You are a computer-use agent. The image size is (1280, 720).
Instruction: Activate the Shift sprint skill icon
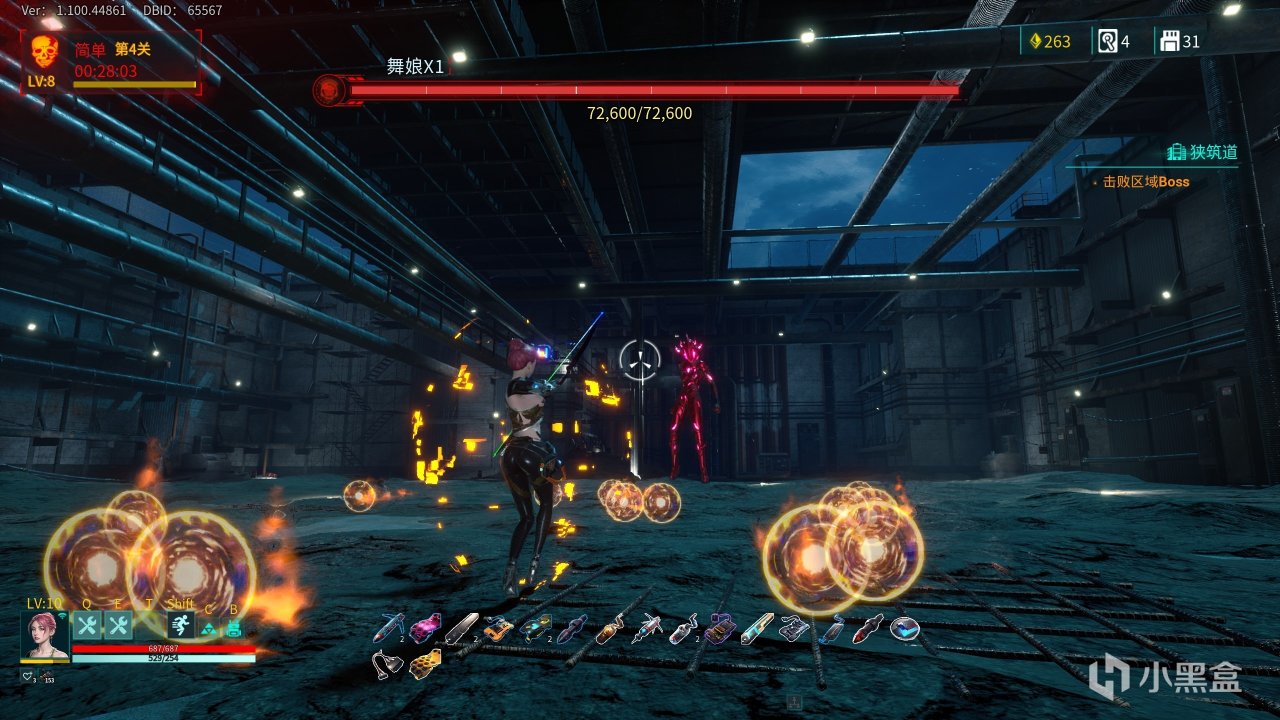181,626
